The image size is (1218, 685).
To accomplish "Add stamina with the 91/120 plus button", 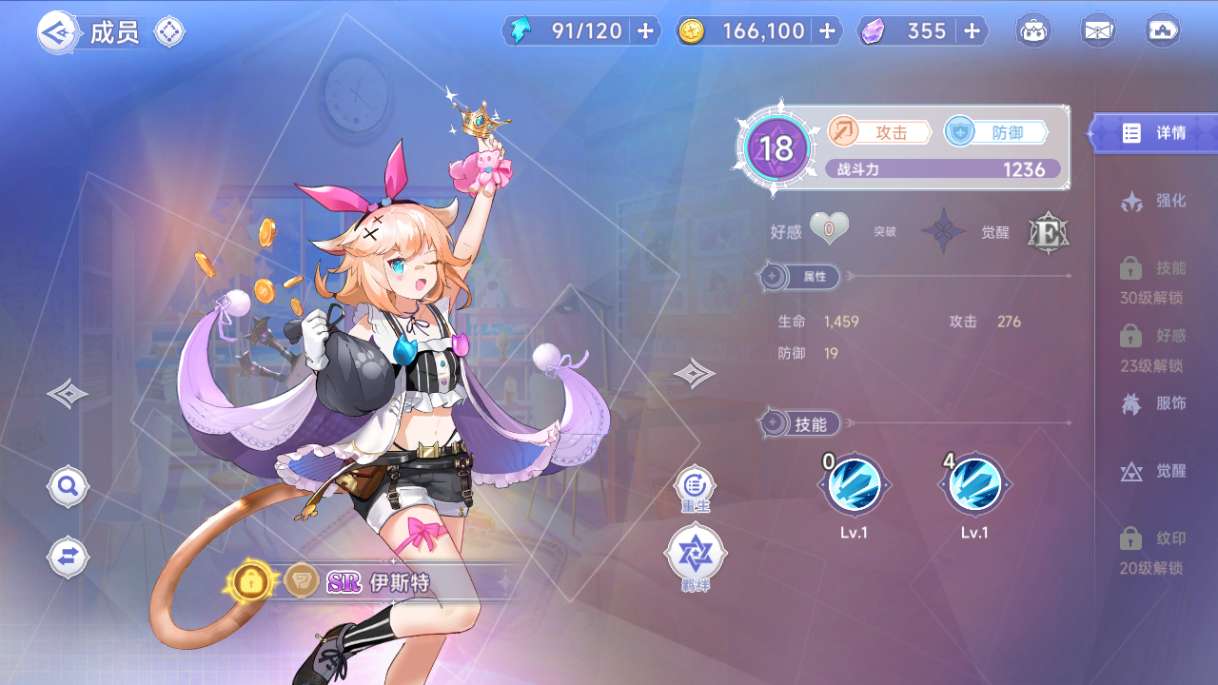I will point(645,31).
